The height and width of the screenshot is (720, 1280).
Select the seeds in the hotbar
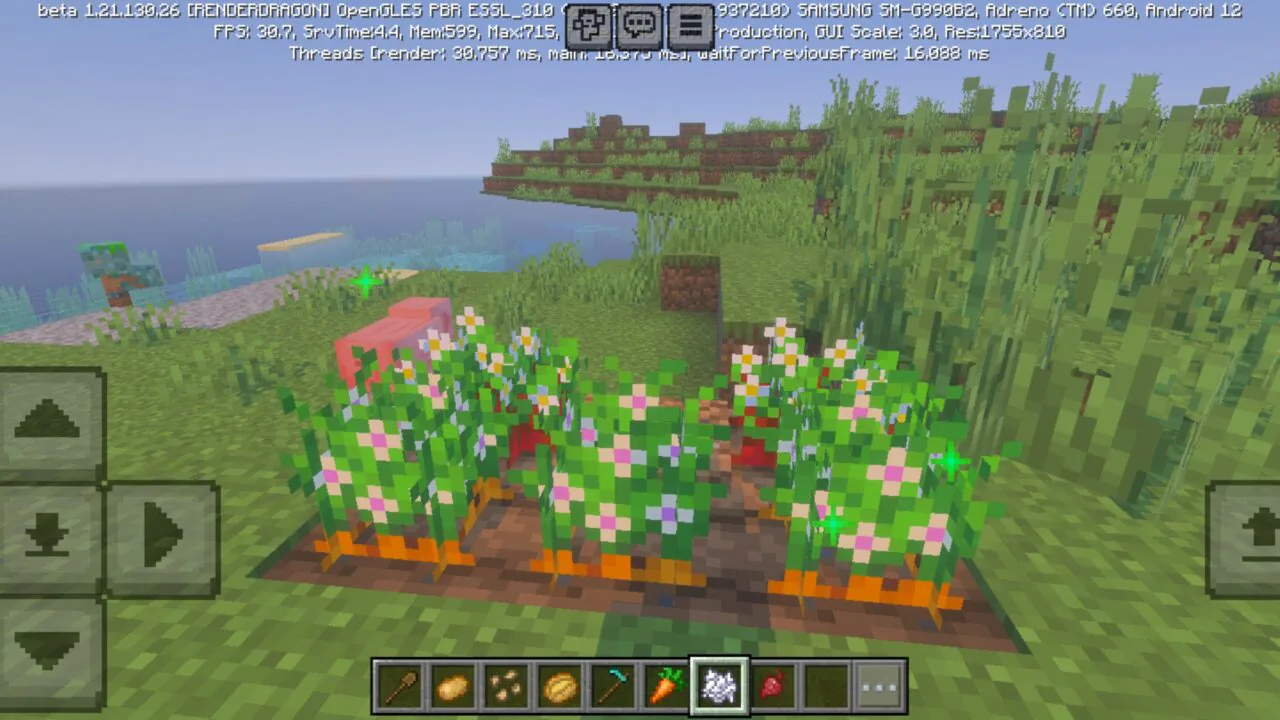(506, 684)
